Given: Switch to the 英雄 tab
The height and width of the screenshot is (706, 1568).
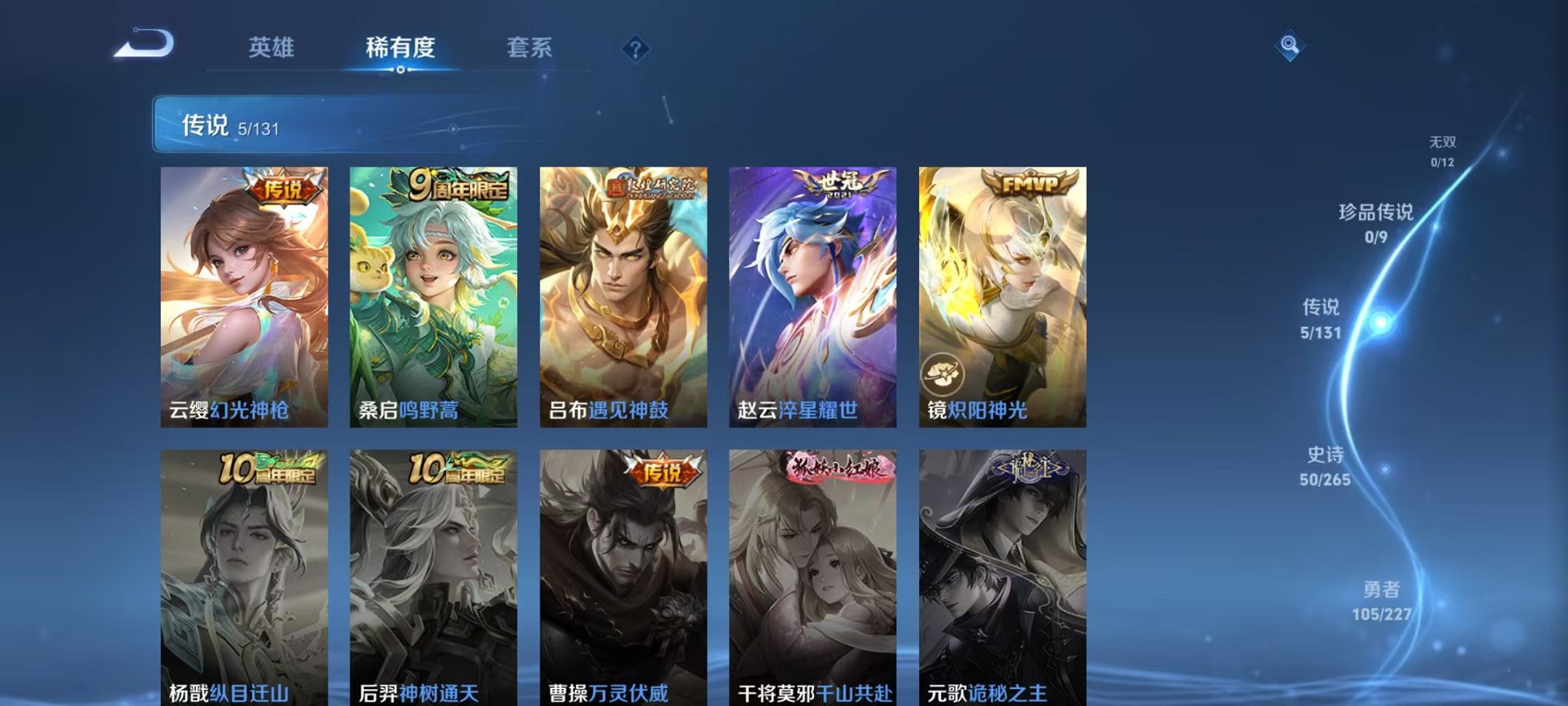Looking at the screenshot, I should [271, 46].
